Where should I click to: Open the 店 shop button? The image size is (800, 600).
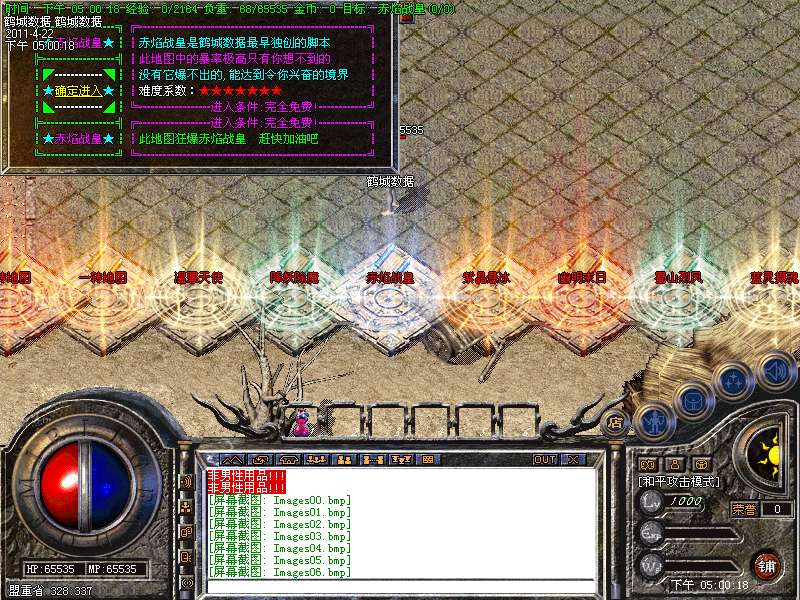[615, 422]
